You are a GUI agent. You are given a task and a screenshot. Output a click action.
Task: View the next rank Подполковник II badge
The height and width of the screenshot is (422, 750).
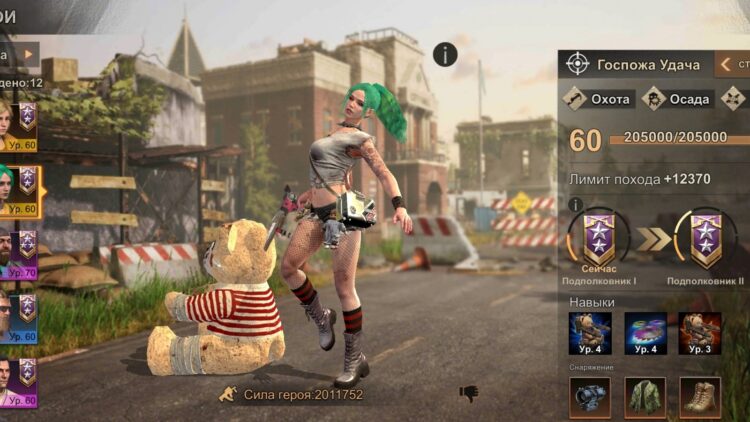pos(705,240)
